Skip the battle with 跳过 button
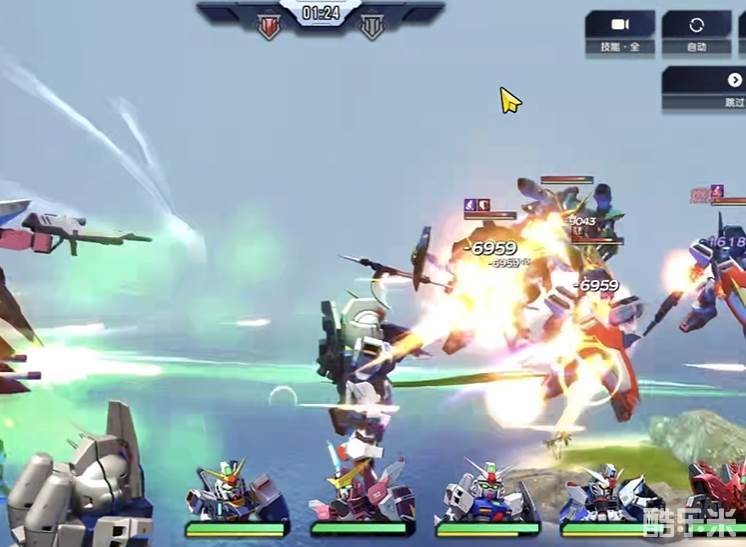 718,87
